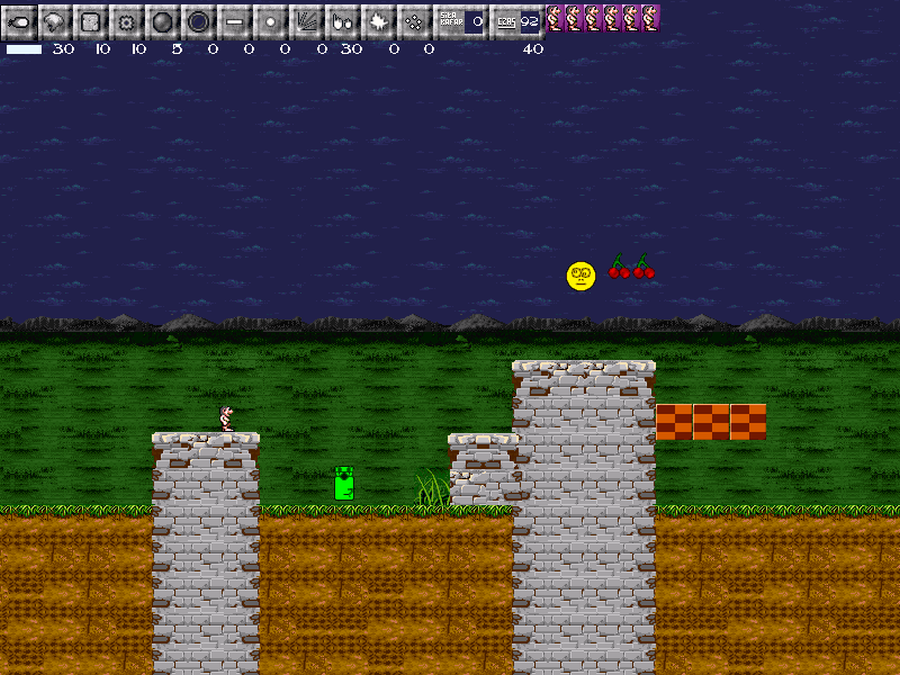The image size is (900, 675).
Task: Choose the hollow ring icon
Action: pos(198,20)
